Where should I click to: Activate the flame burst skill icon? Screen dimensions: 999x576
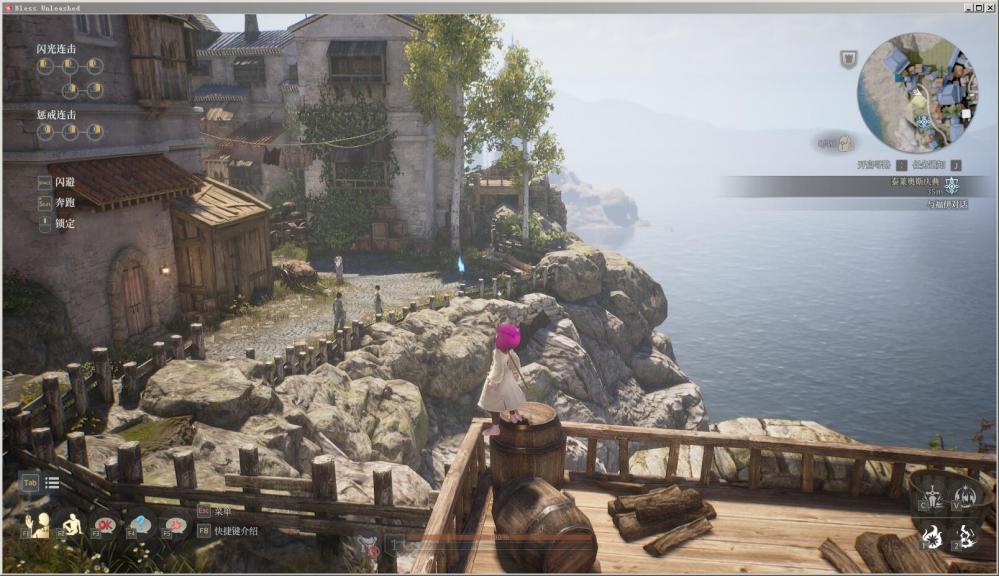click(932, 536)
